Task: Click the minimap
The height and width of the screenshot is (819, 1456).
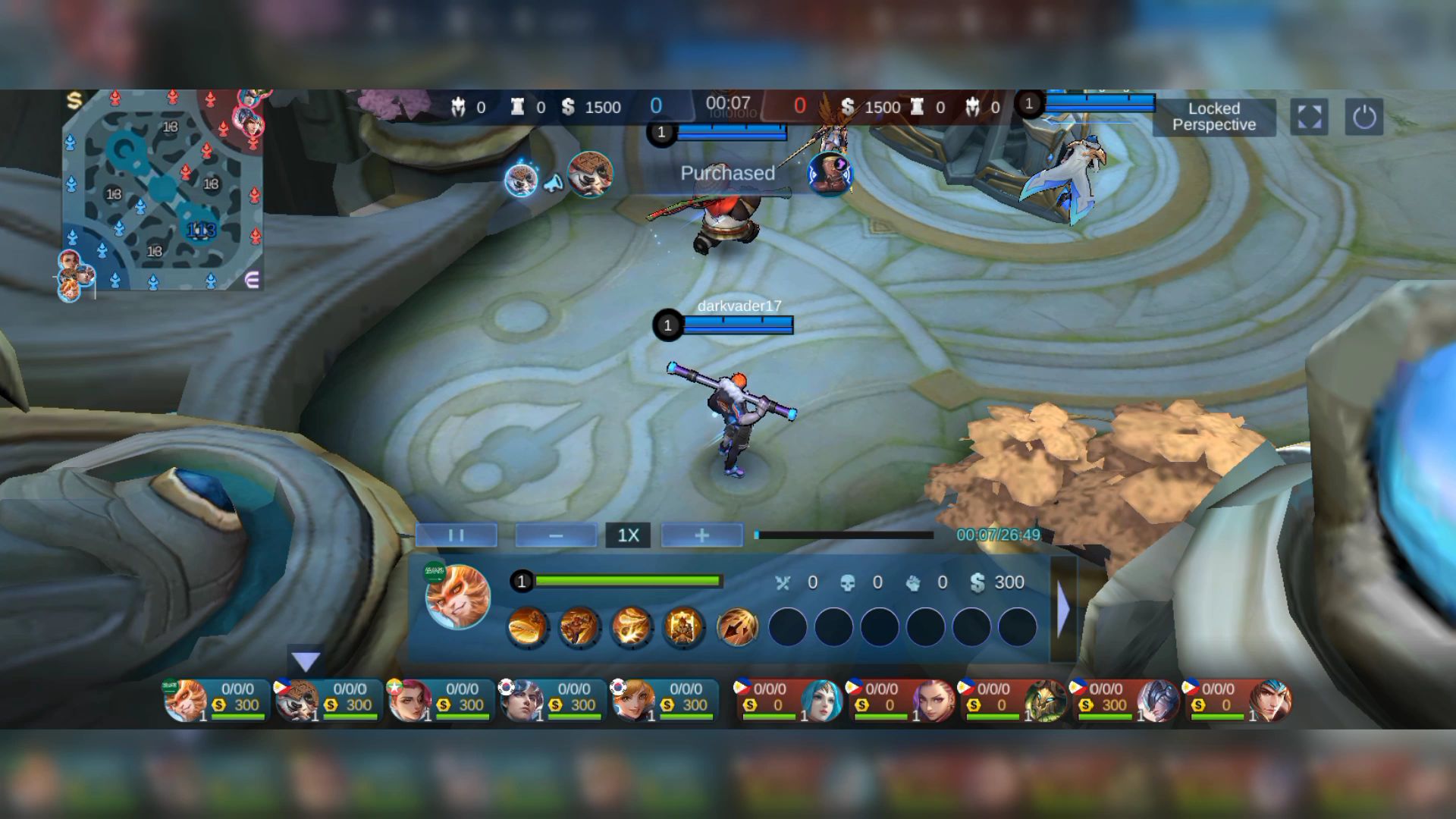Action: (162, 190)
